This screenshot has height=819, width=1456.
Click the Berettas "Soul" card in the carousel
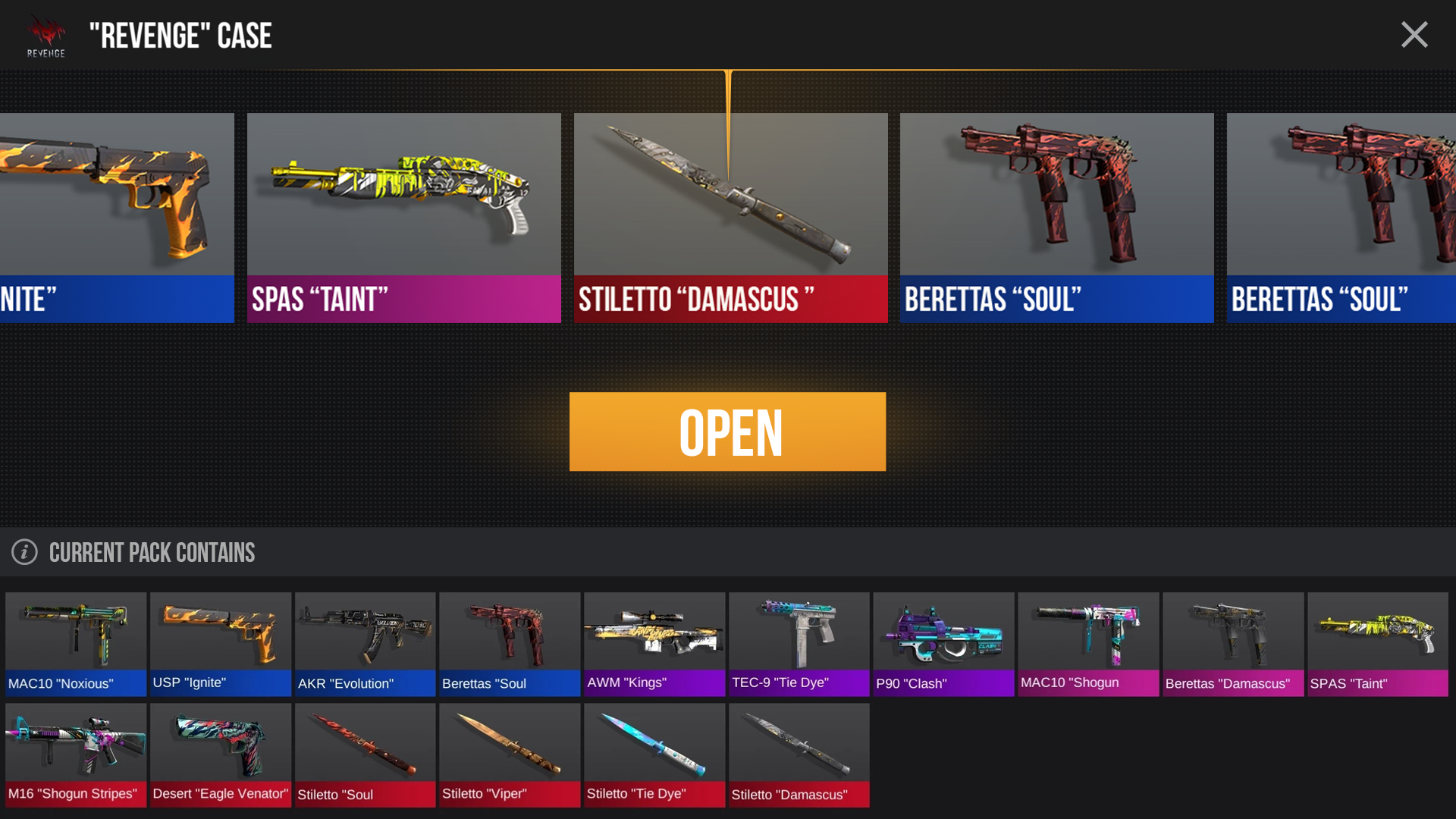[1056, 218]
